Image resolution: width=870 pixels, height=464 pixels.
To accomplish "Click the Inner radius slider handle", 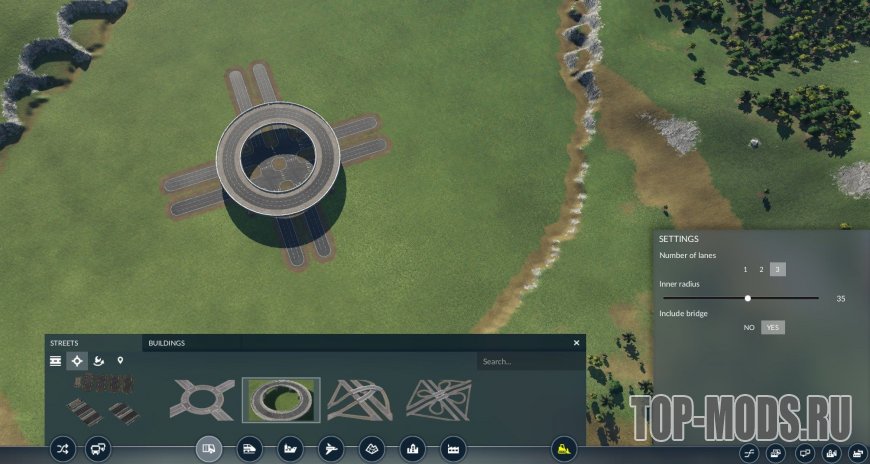I will (748, 298).
